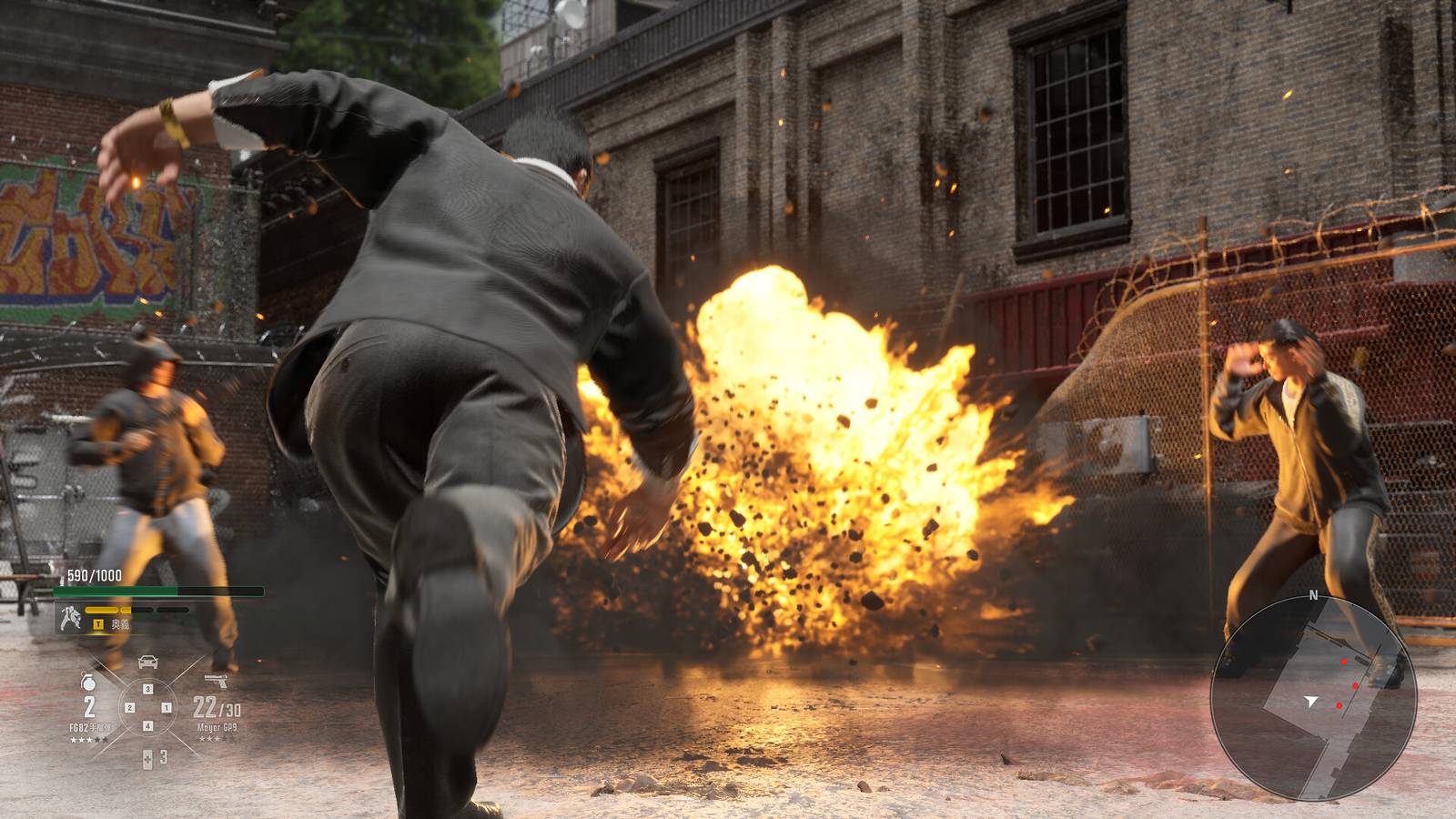Click the green health bar
Viewport: 1456px width, 819px height.
pos(116,590)
